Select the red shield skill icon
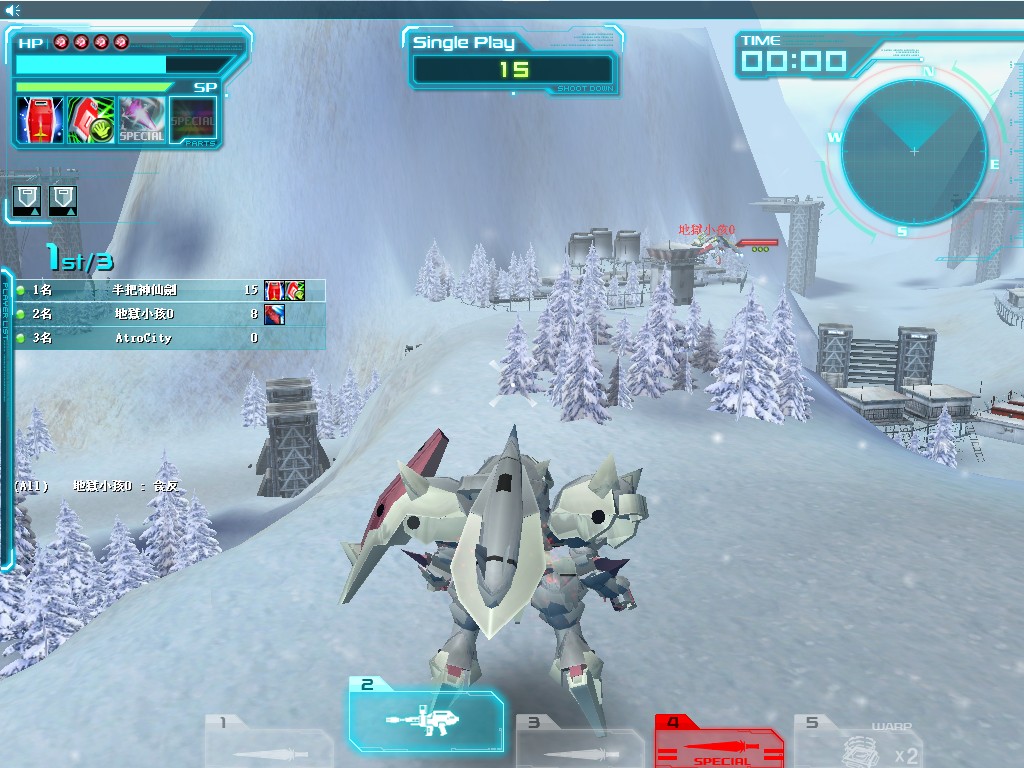The height and width of the screenshot is (768, 1024). pyautogui.click(x=40, y=120)
